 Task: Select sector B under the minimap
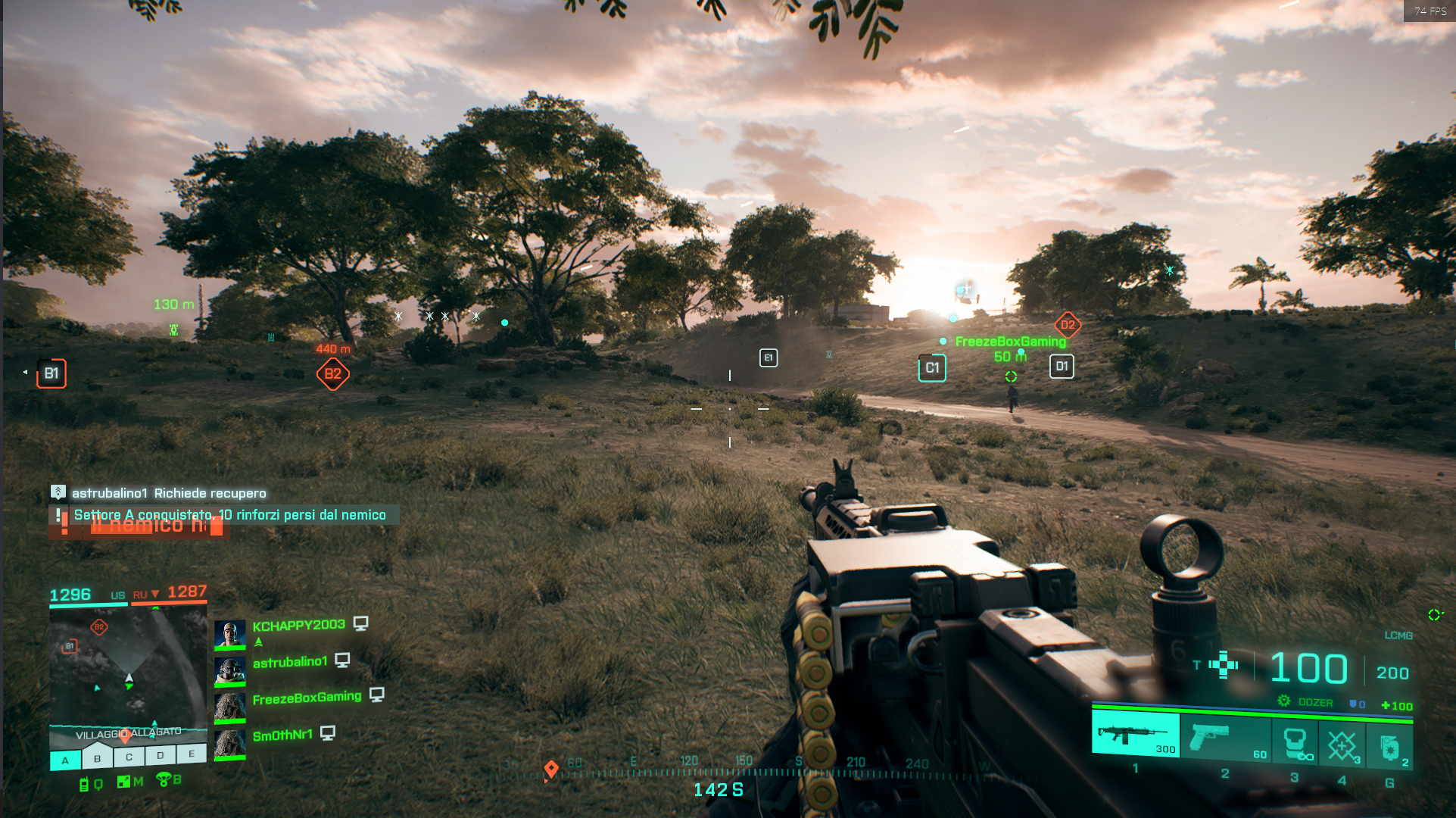[97, 758]
